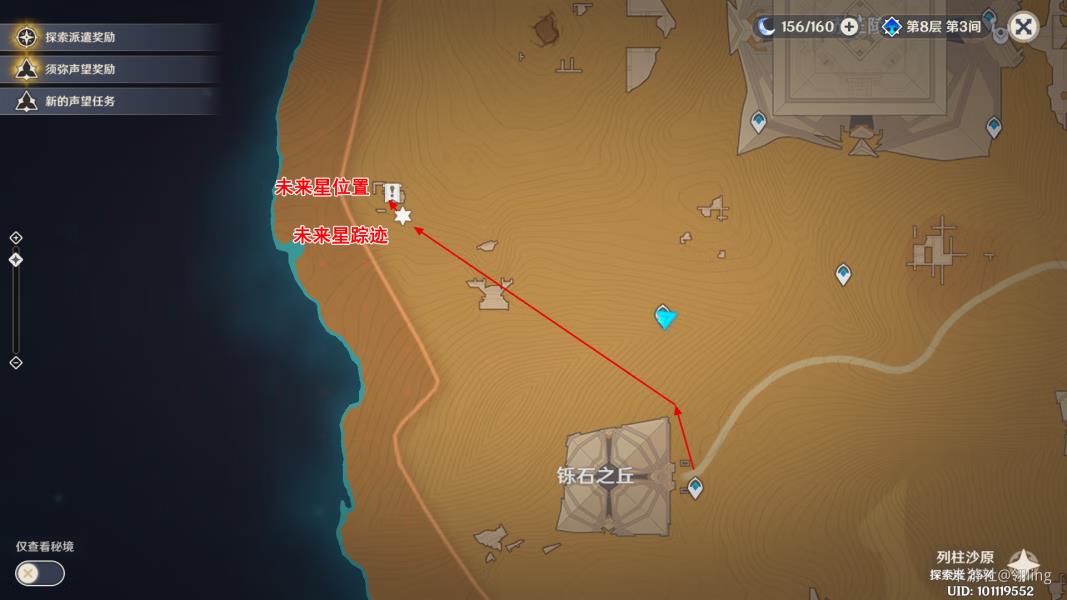Open 探索派遣奖励 expedition rewards
Viewport: 1067px width, 600px height.
79,37
